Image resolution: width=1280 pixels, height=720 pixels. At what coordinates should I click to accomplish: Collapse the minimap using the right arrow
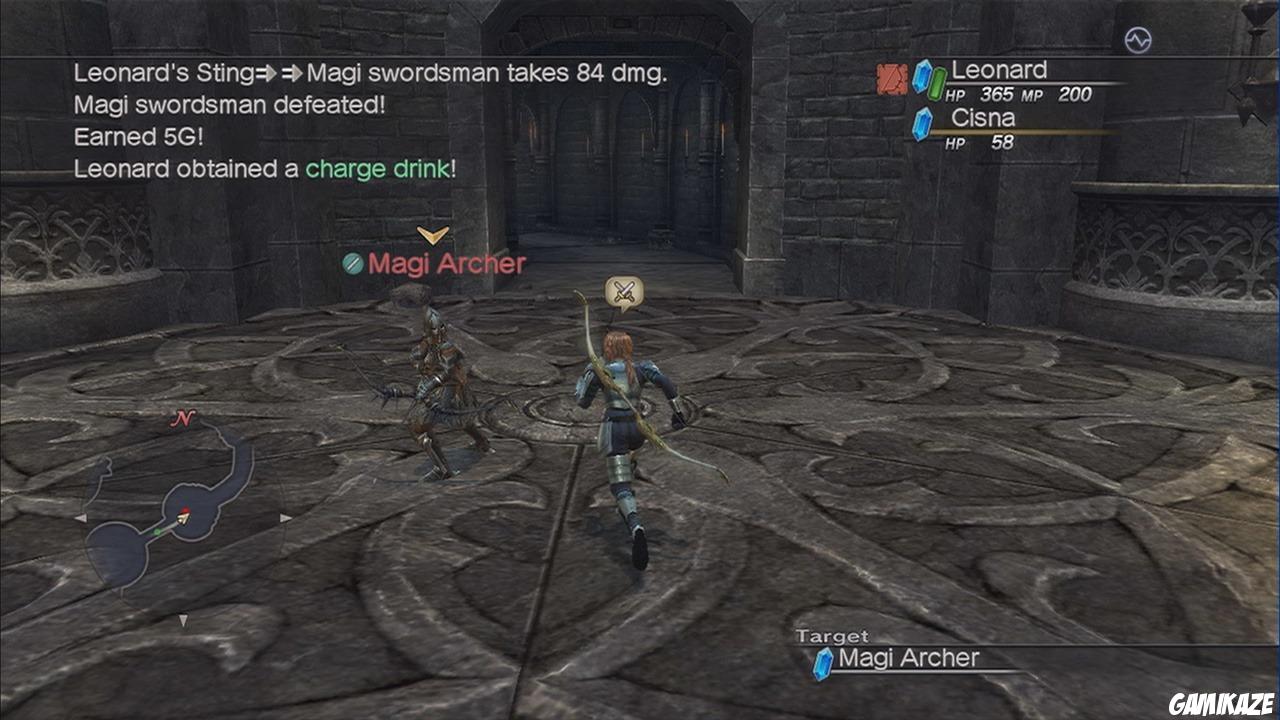pos(285,518)
